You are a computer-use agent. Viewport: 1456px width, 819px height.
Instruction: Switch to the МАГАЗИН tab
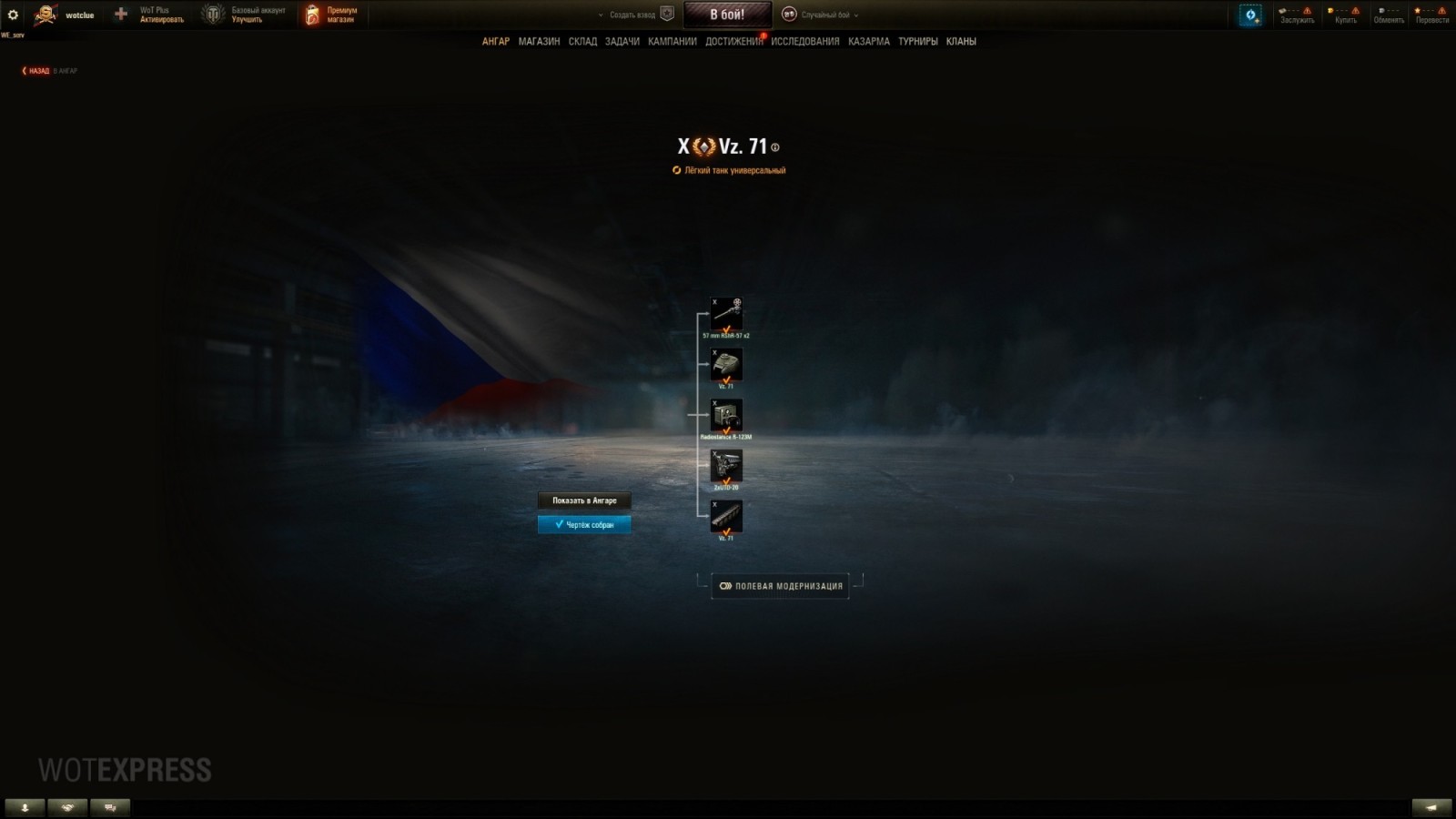click(x=541, y=42)
